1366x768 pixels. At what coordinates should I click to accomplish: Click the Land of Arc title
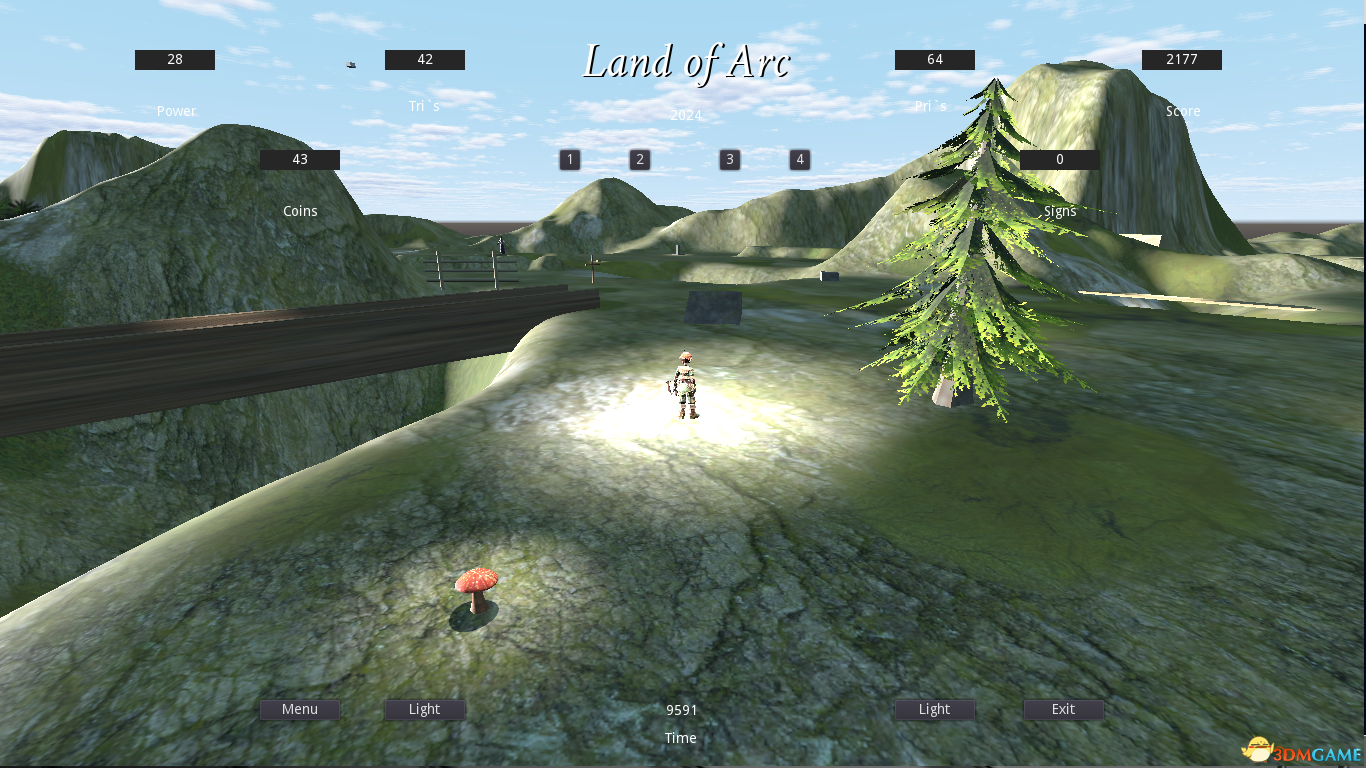687,62
